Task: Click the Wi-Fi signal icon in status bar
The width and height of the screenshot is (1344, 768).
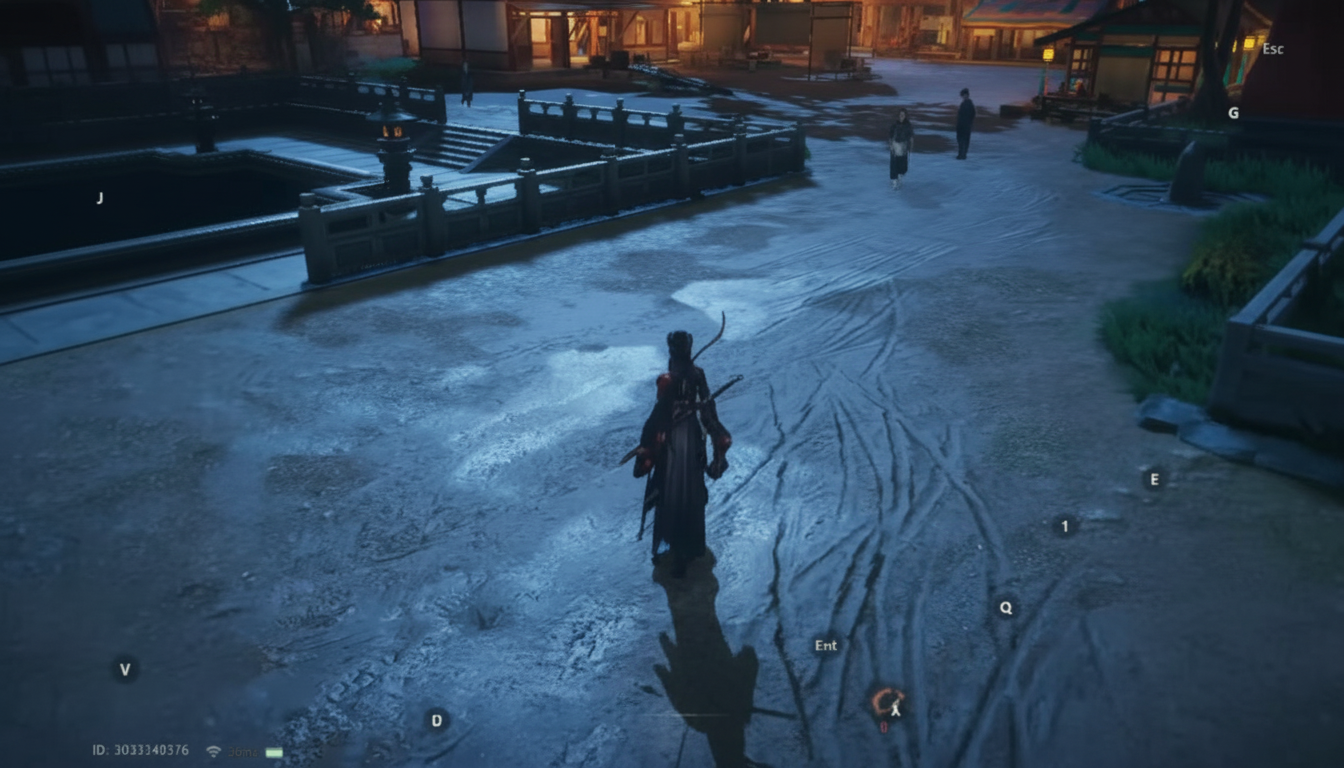Action: 213,751
